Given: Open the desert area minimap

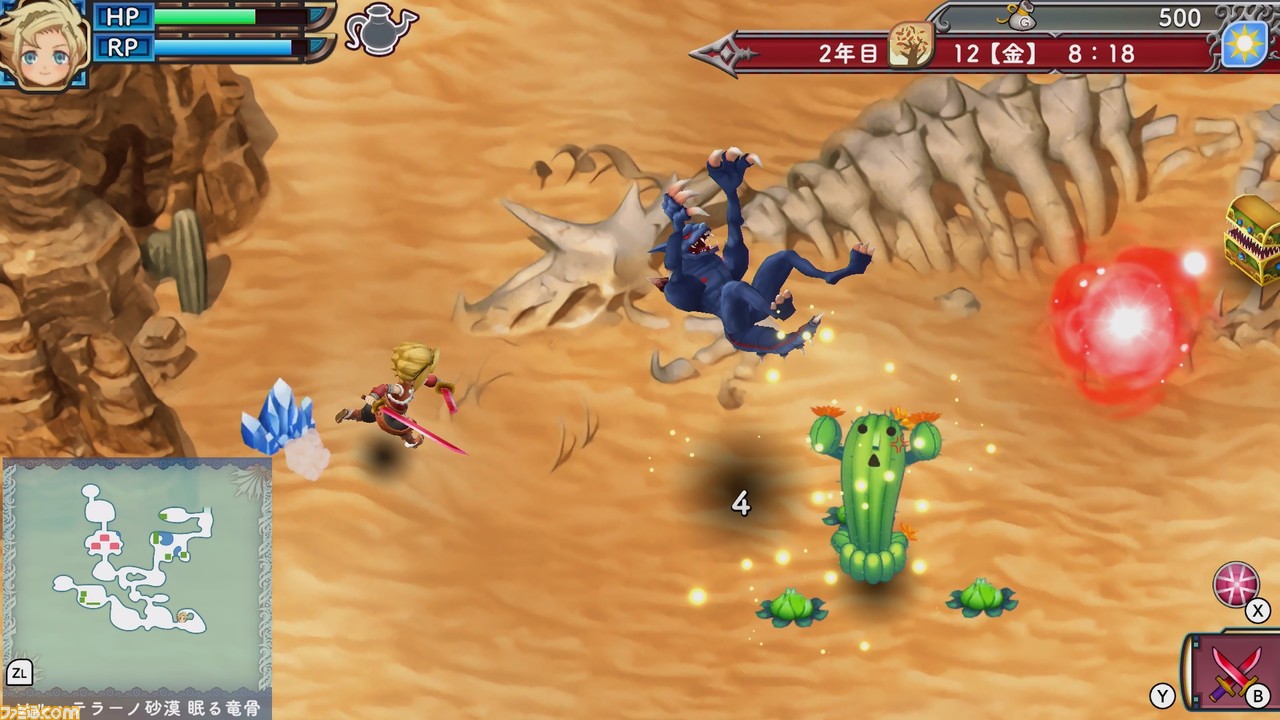Looking at the screenshot, I should pyautogui.click(x=137, y=575).
